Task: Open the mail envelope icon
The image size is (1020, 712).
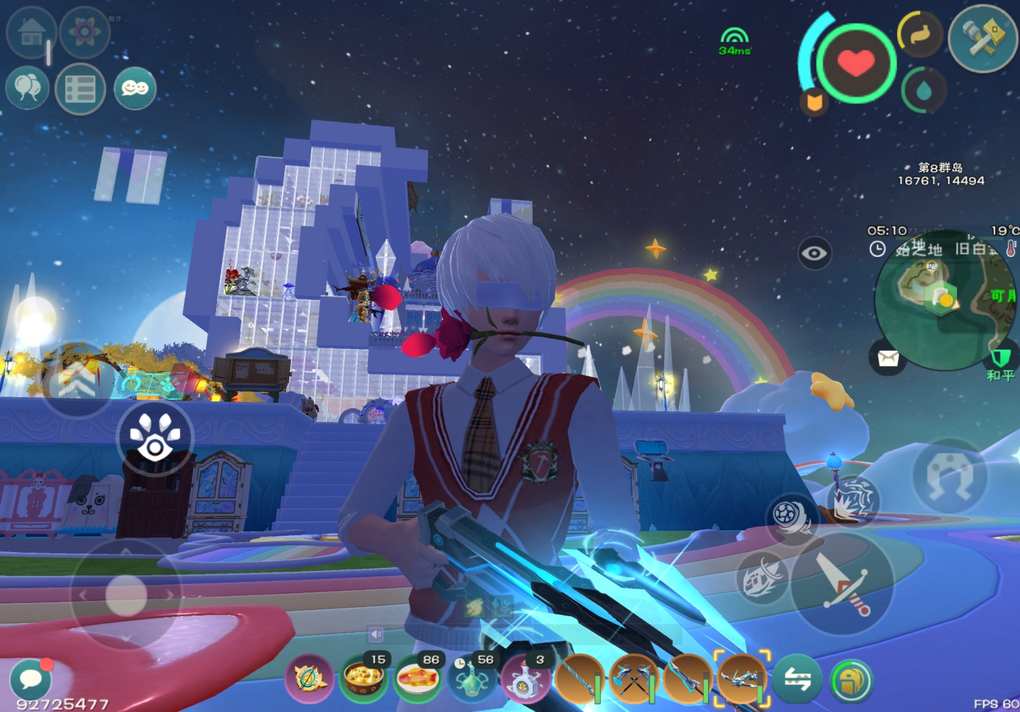Action: tap(886, 355)
